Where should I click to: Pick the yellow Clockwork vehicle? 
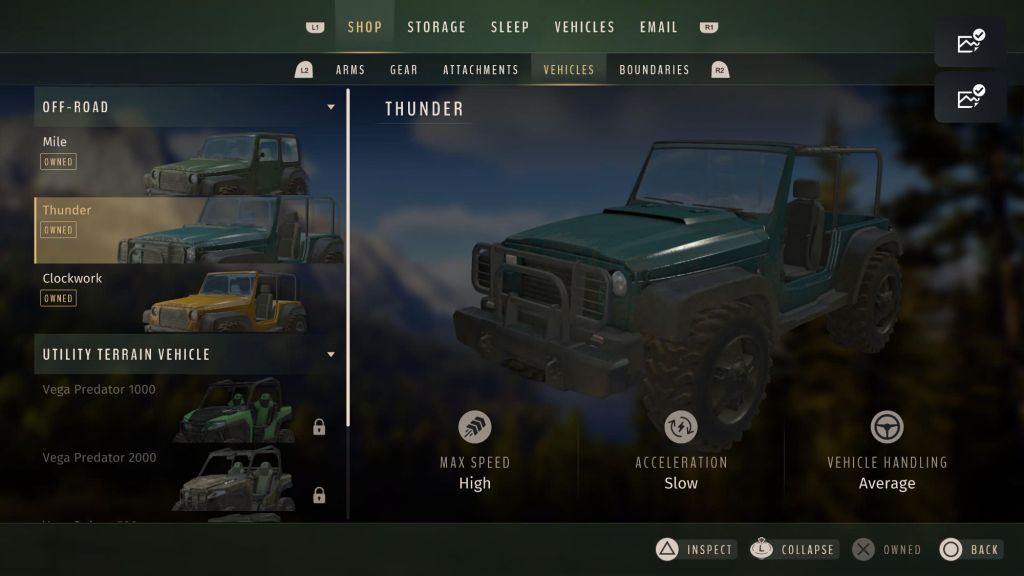[188, 298]
